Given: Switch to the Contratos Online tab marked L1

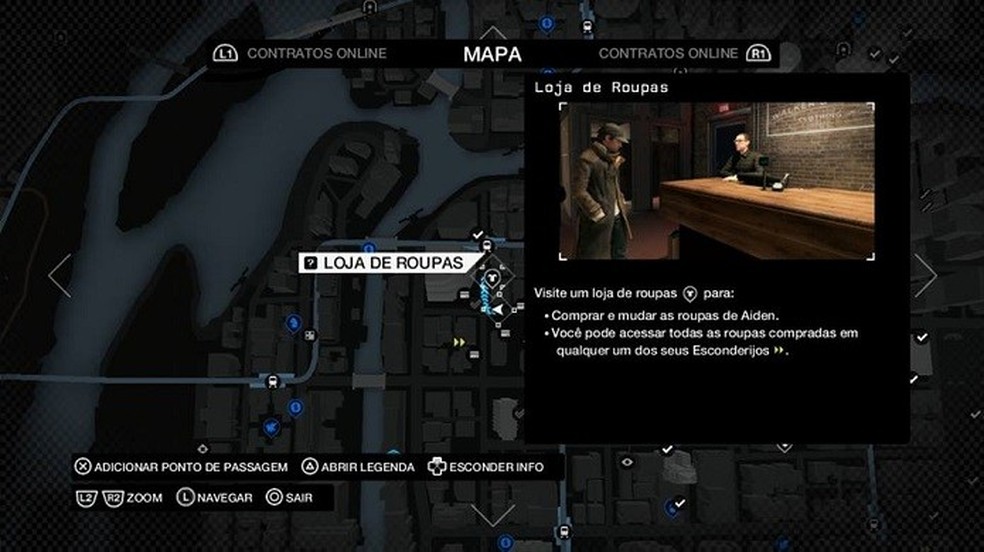Looking at the screenshot, I should (301, 53).
